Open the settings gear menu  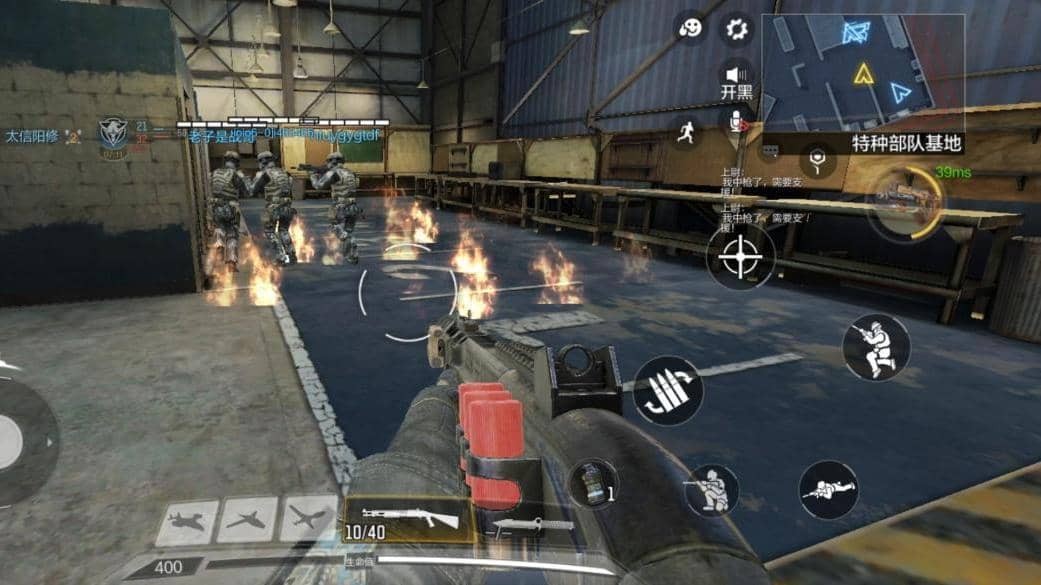pyautogui.click(x=737, y=29)
